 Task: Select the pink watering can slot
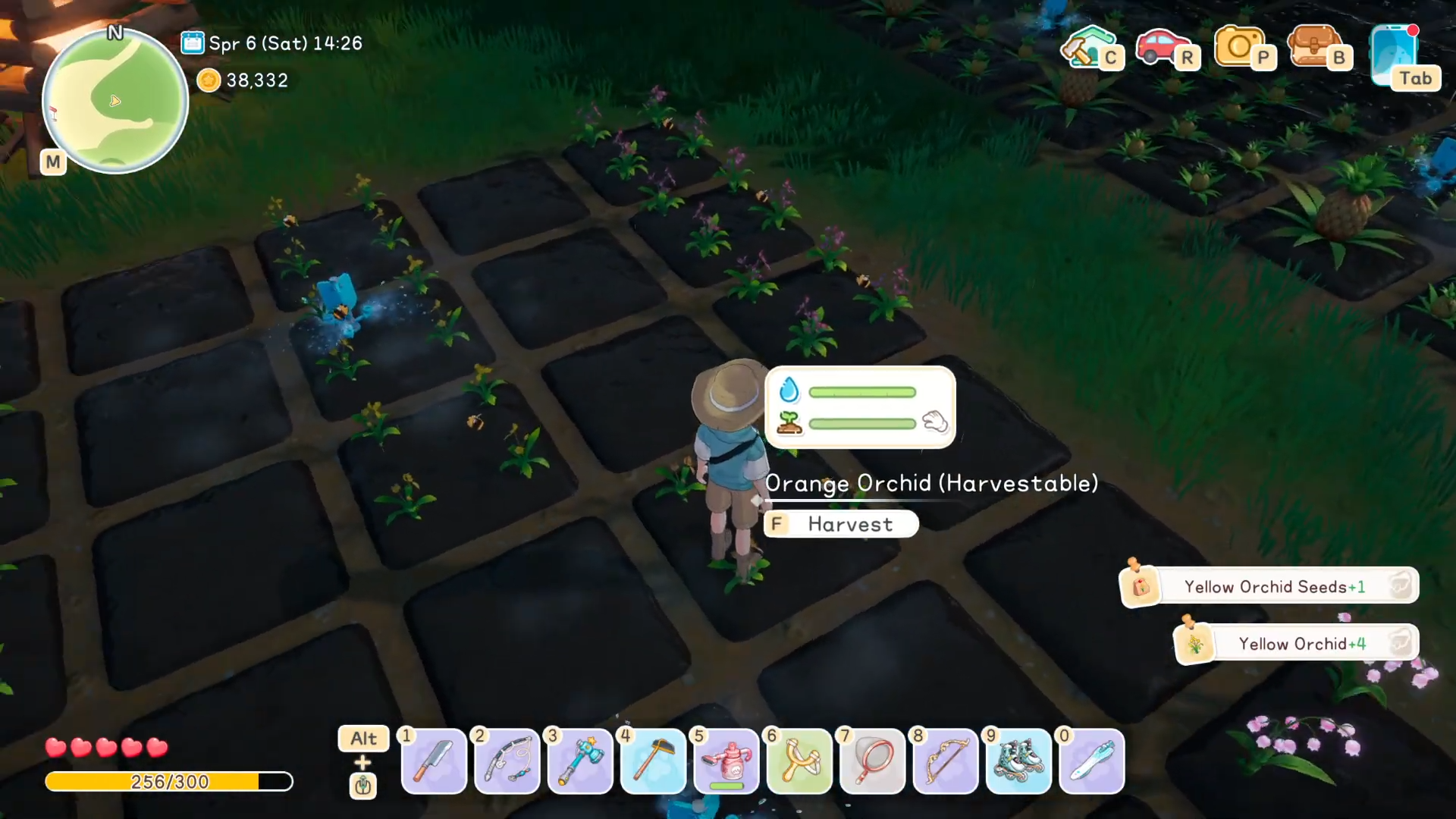[726, 761]
